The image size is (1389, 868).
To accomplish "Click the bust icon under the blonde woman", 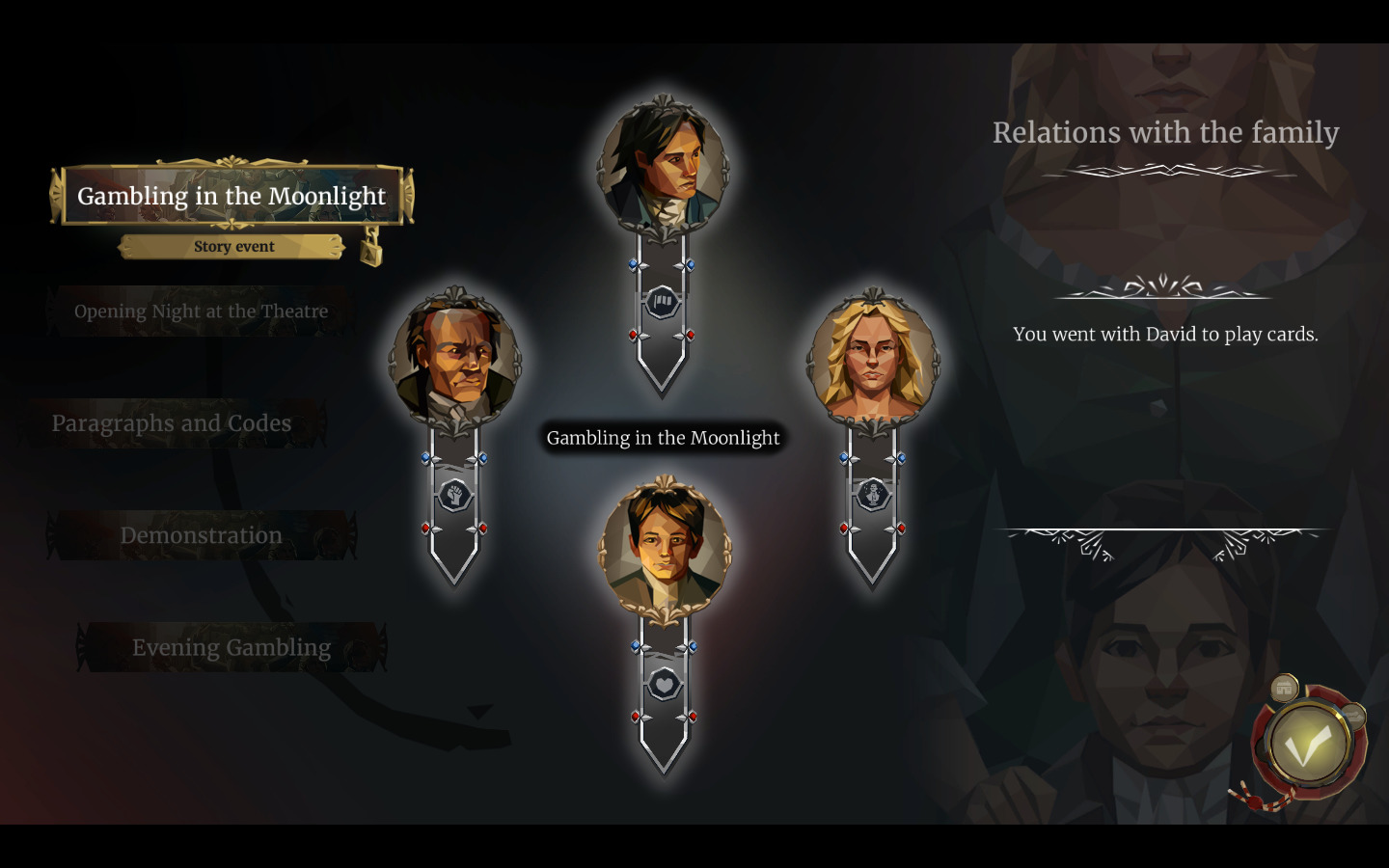I will tap(873, 495).
